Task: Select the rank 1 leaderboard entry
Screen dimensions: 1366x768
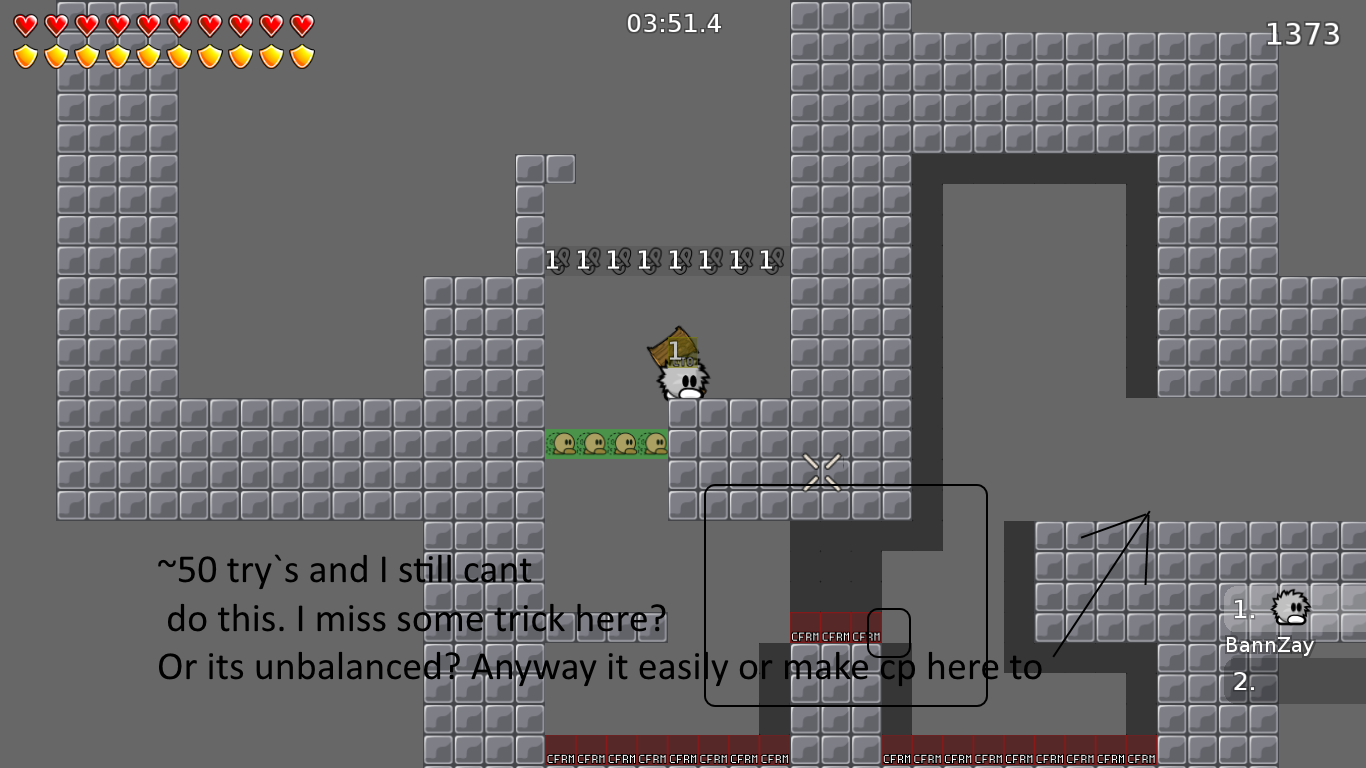Action: 1244,608
